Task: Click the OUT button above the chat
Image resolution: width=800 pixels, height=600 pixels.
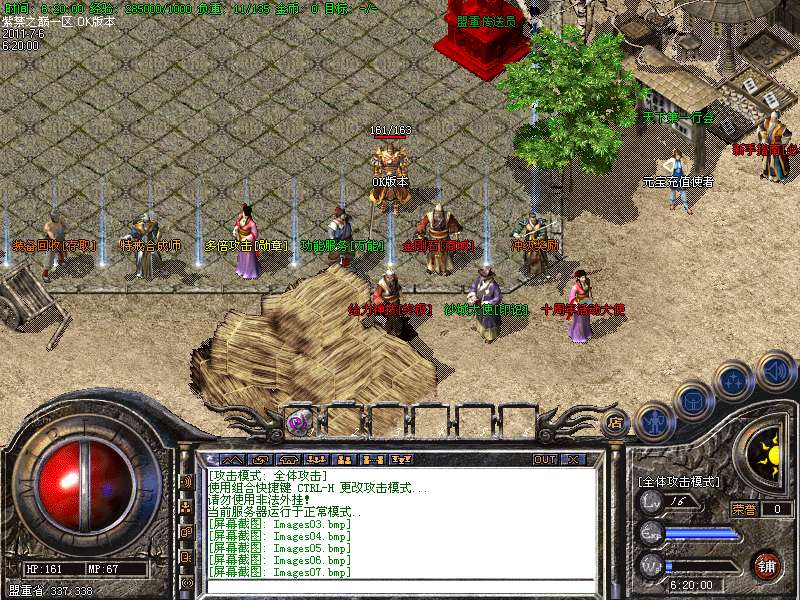Action: (545, 459)
